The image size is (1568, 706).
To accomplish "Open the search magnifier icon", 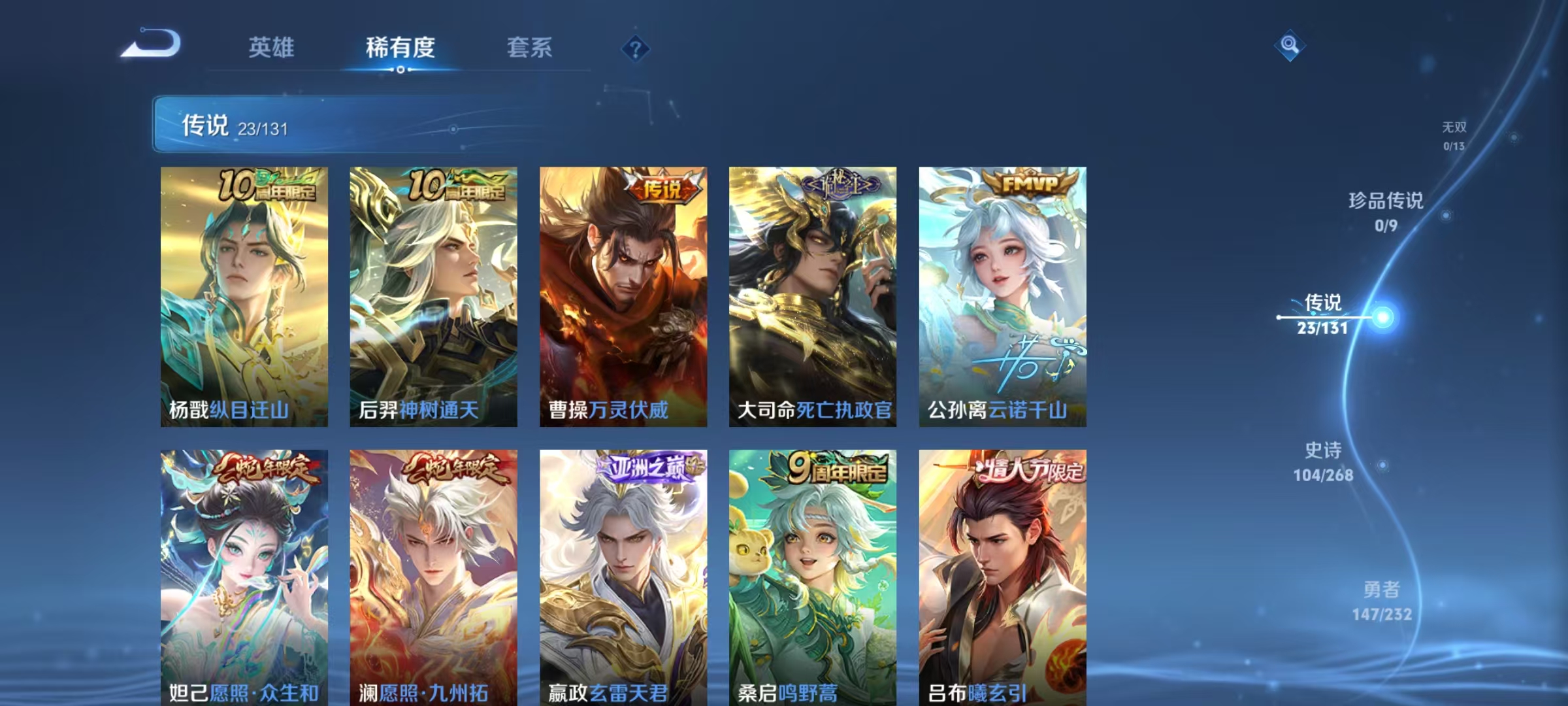I will tap(1289, 46).
